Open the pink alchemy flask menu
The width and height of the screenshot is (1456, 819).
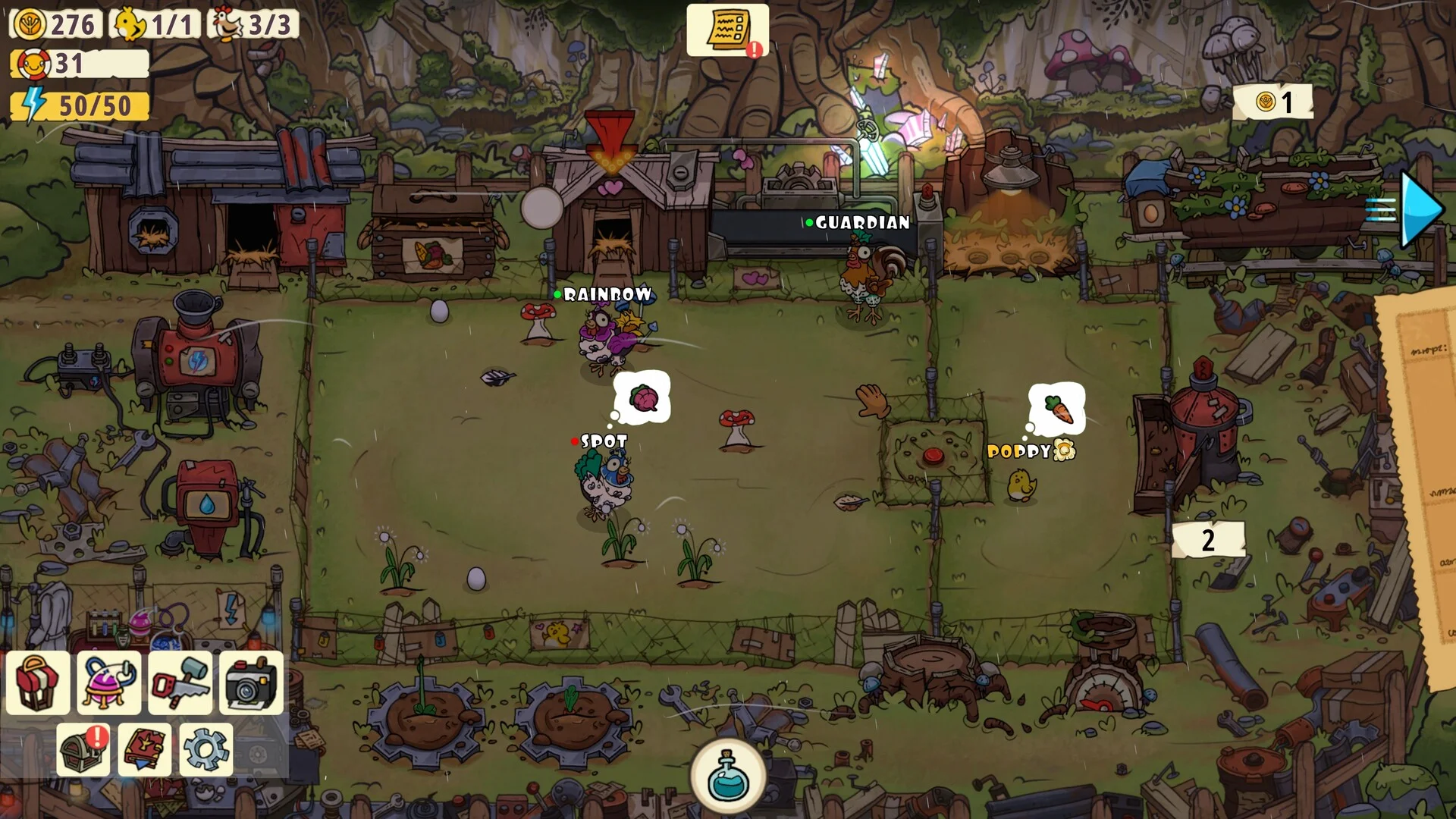(x=108, y=682)
